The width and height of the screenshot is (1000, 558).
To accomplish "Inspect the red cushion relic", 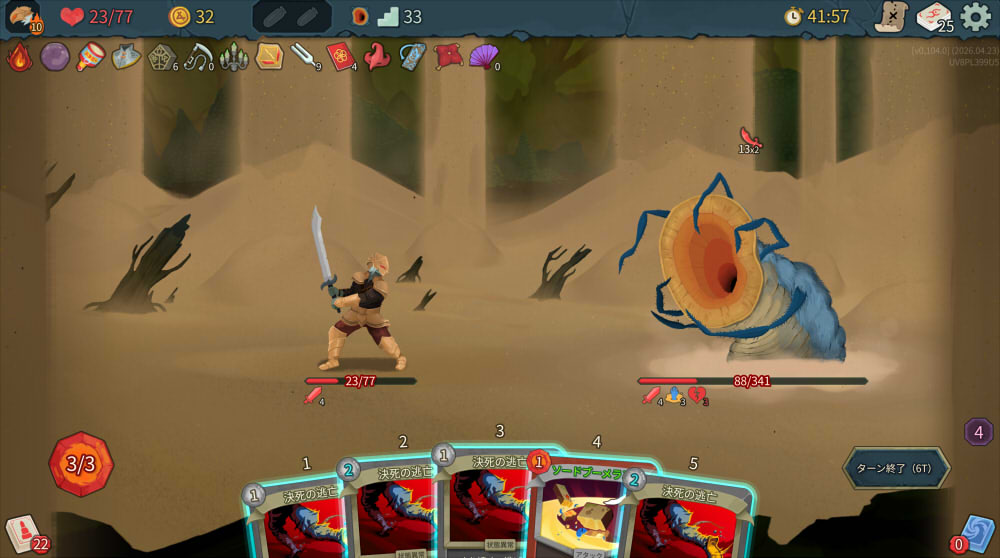I will (447, 56).
